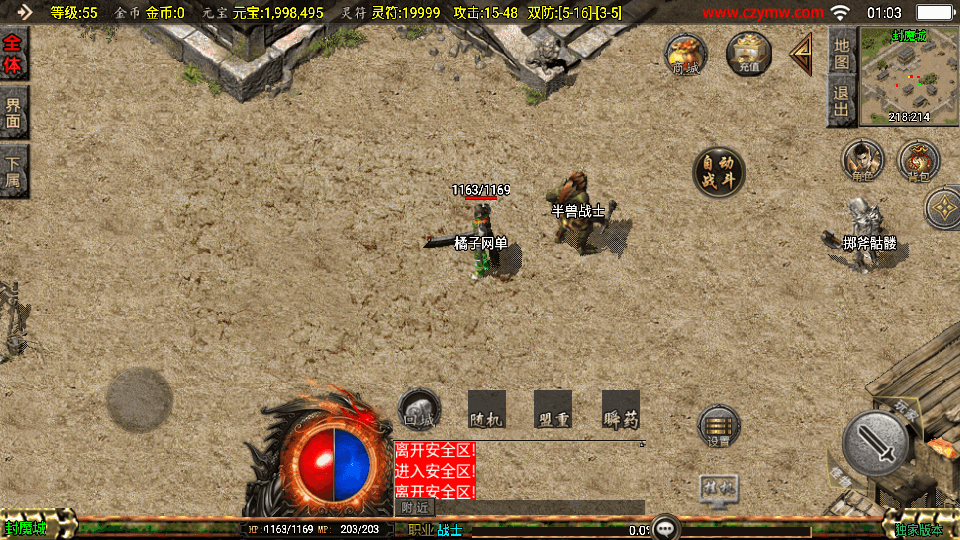Collapse the top icons with the triangle arrow
The image size is (960, 540).
[802, 53]
